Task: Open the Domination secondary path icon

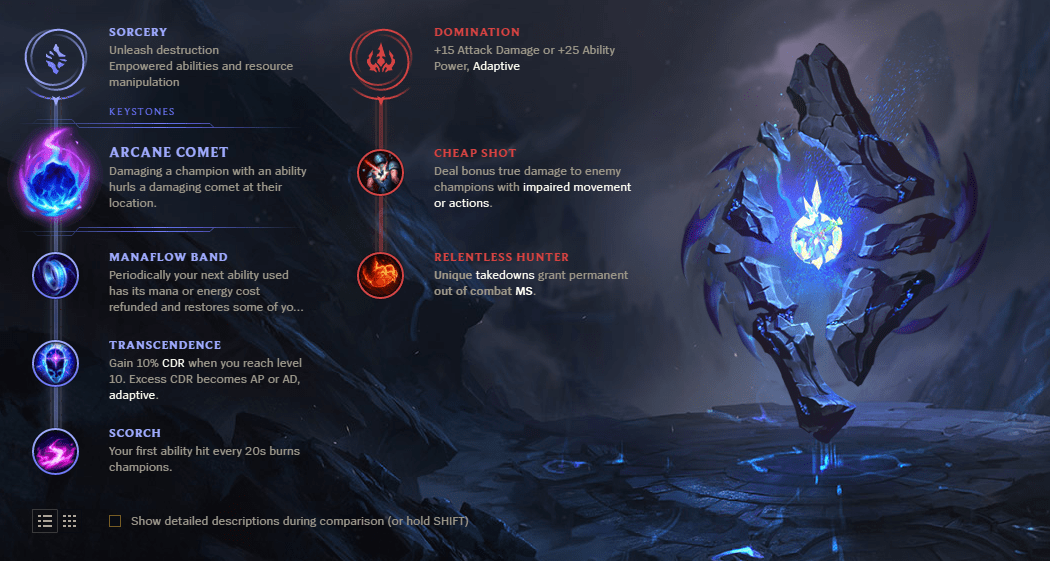Action: (x=380, y=59)
